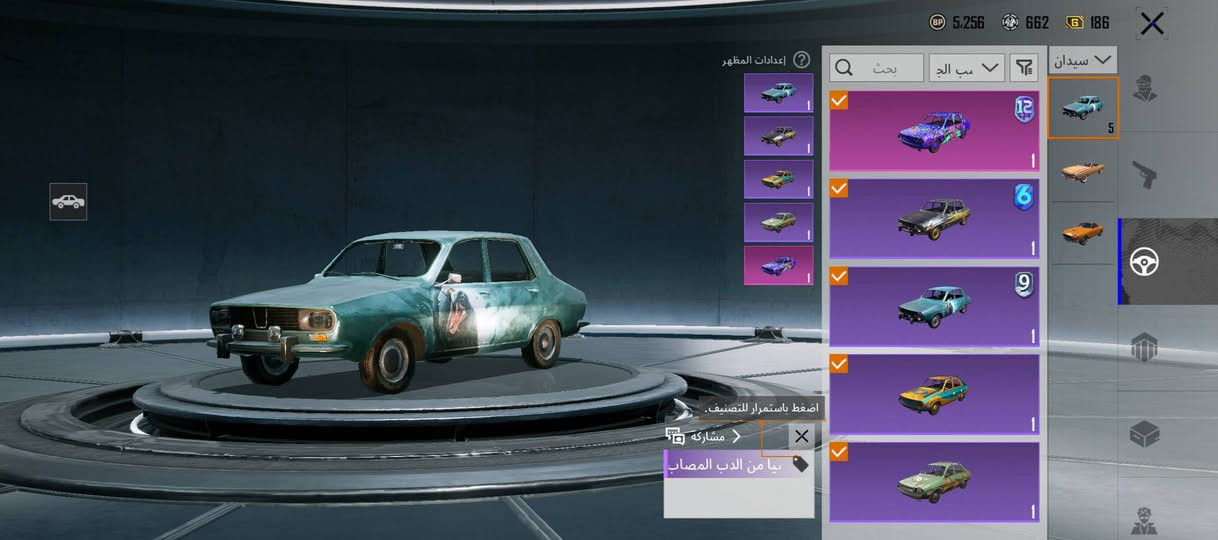This screenshot has width=1218, height=540.
Task: Switch to the orange muscle car vehicle
Action: pos(1082,232)
